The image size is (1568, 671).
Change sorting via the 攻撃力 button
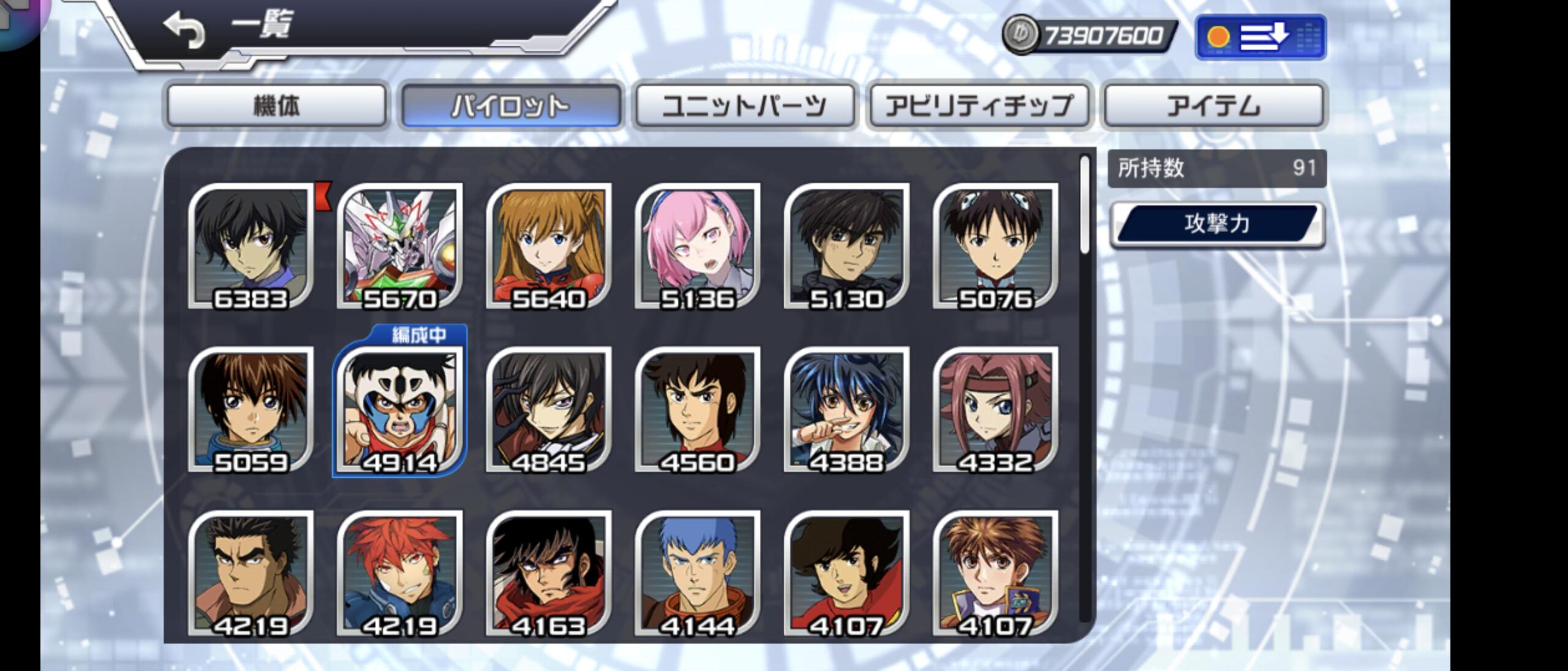point(1217,224)
